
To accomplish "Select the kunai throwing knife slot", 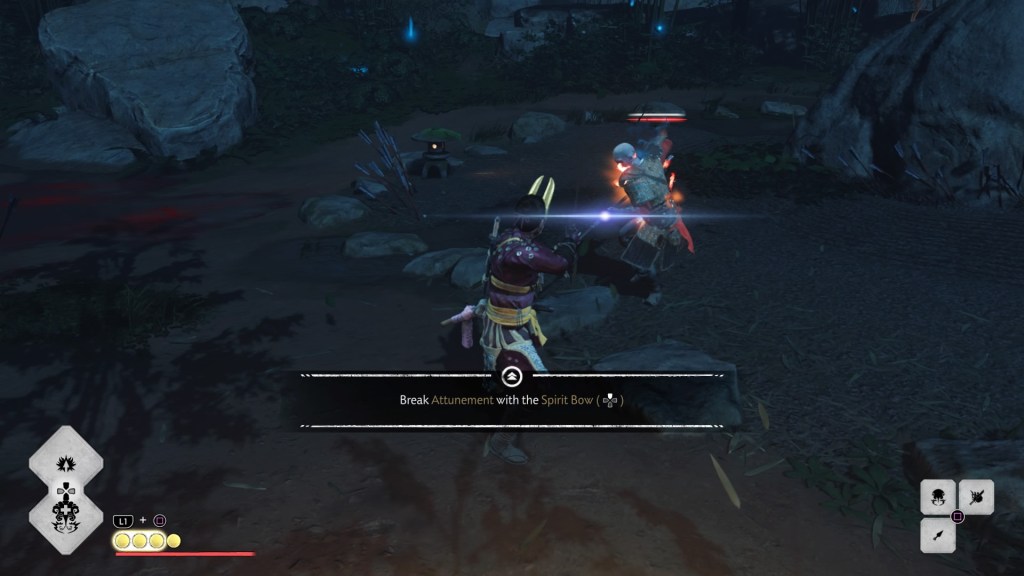I will (938, 536).
